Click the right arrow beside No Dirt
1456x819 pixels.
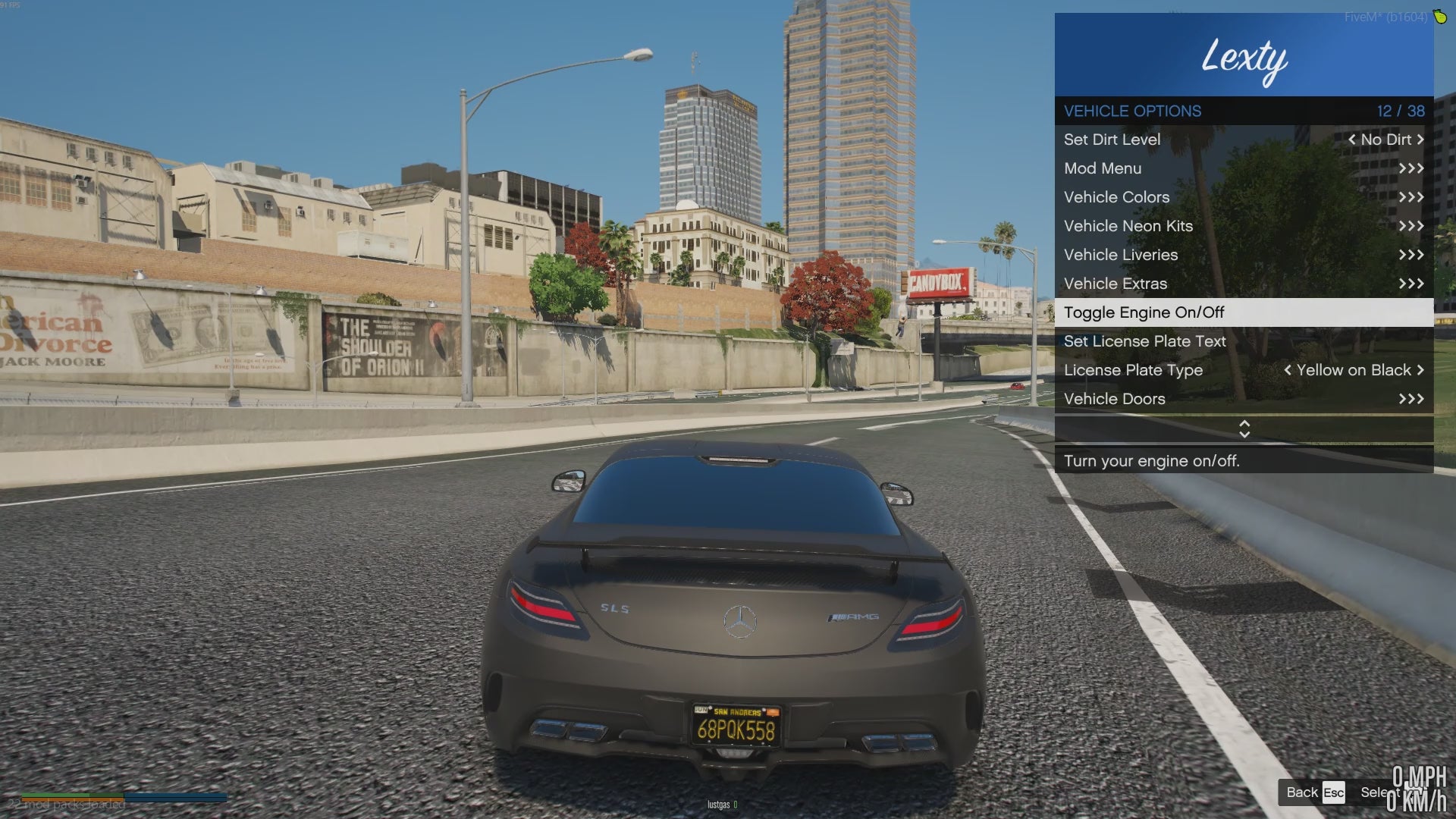pos(1420,140)
